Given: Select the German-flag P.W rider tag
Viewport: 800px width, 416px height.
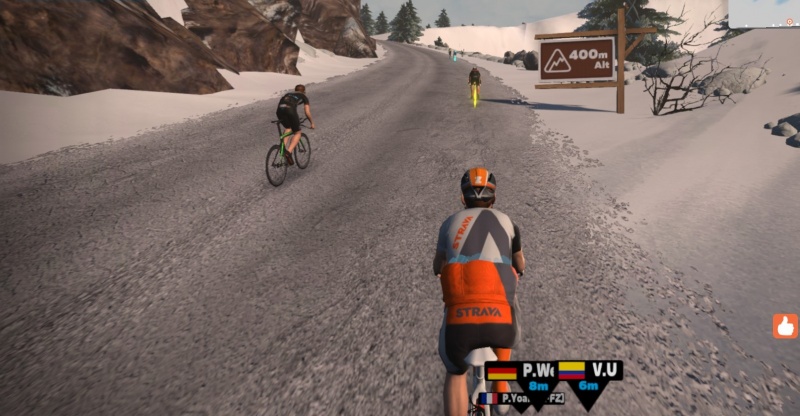Looking at the screenshot, I should click(x=520, y=376).
